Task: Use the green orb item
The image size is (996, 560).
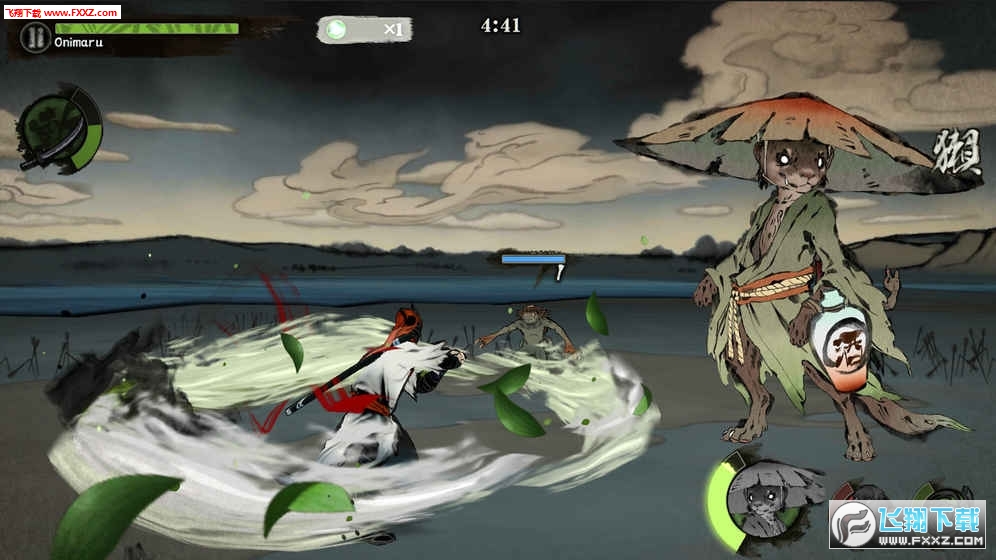Action: [x=339, y=29]
